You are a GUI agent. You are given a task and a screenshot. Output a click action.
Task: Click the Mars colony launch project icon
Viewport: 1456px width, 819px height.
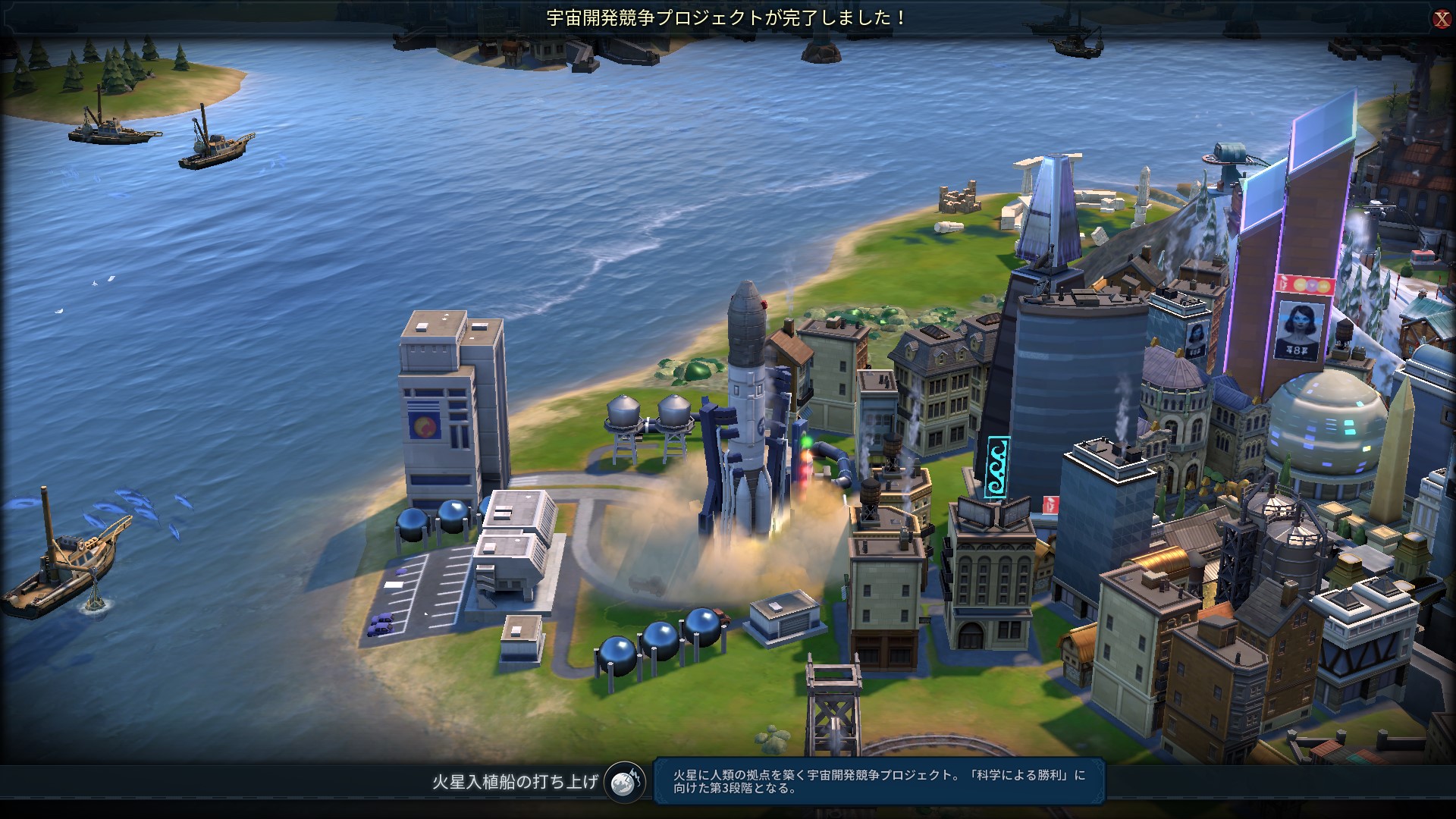(x=625, y=782)
